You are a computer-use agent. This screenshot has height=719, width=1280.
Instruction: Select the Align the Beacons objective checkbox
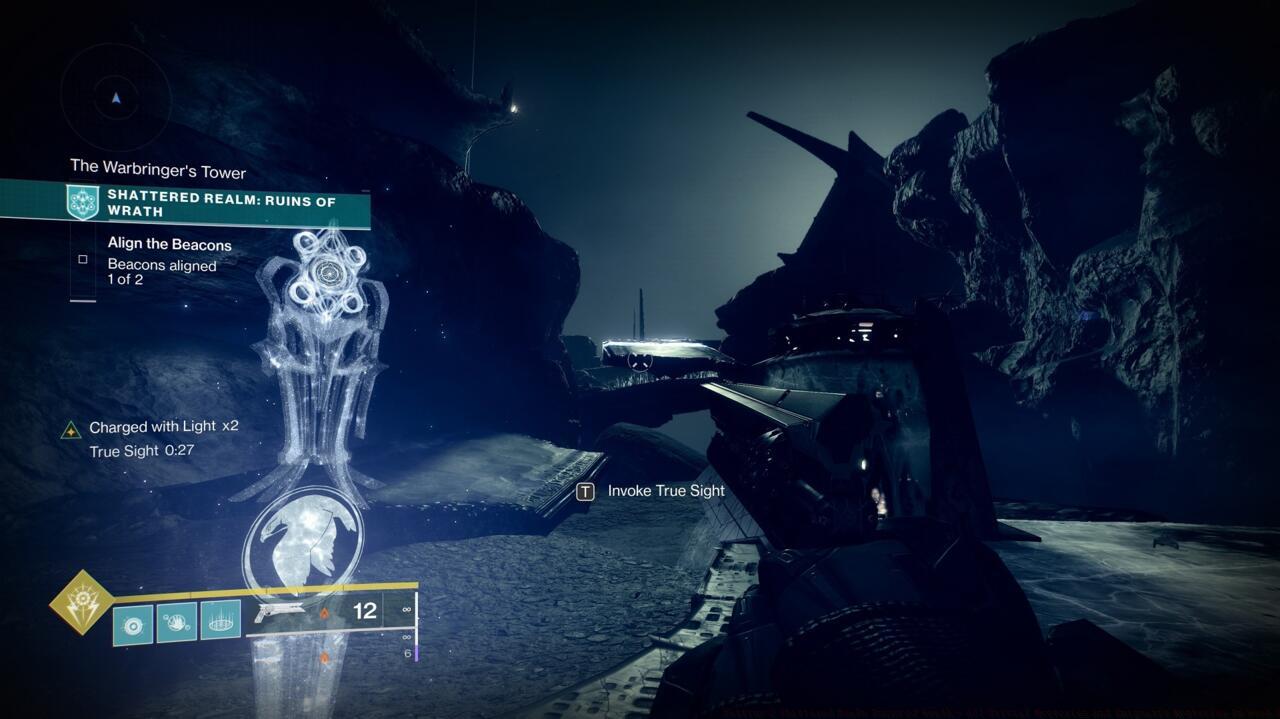83,259
